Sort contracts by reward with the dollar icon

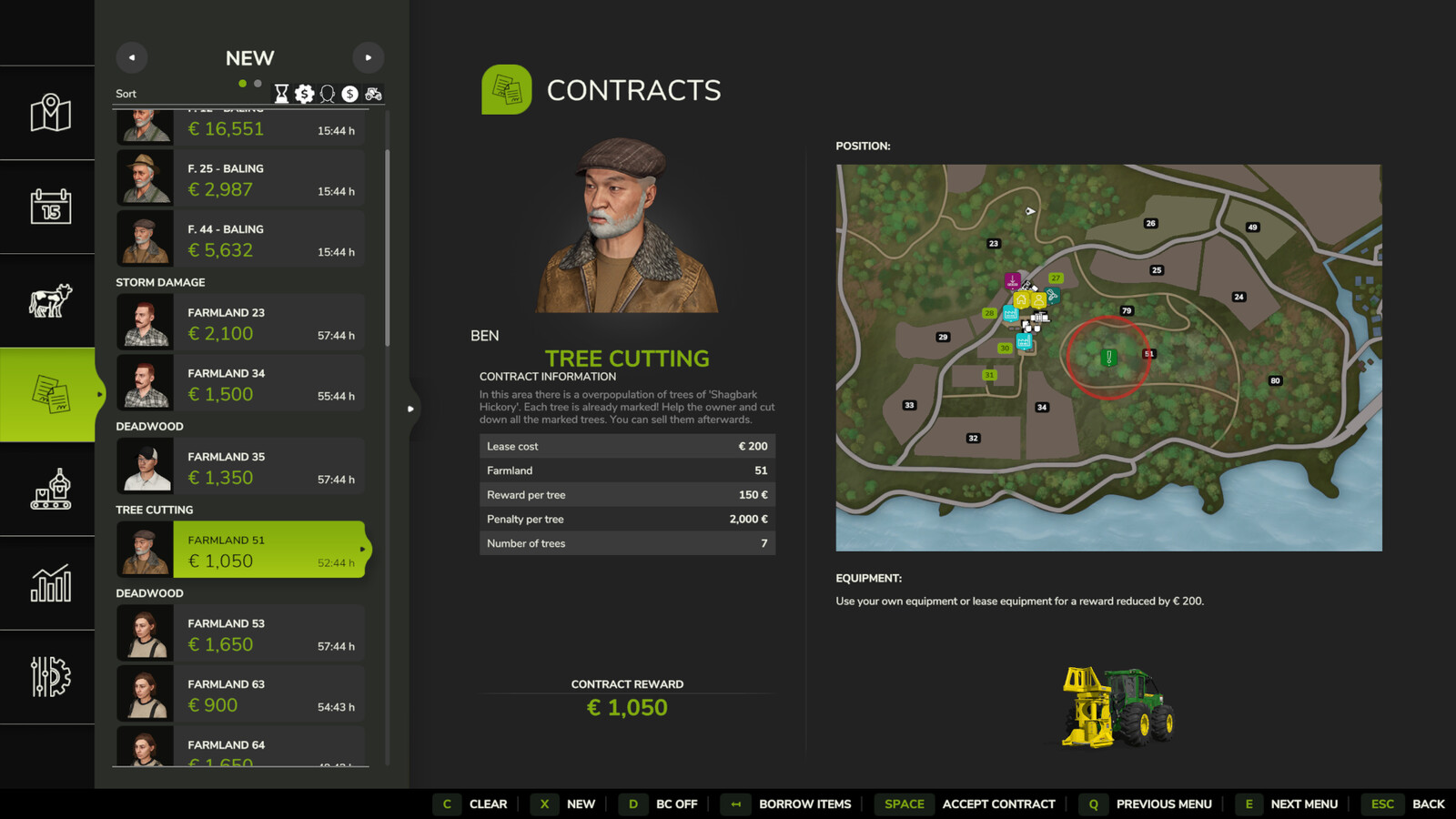point(349,93)
